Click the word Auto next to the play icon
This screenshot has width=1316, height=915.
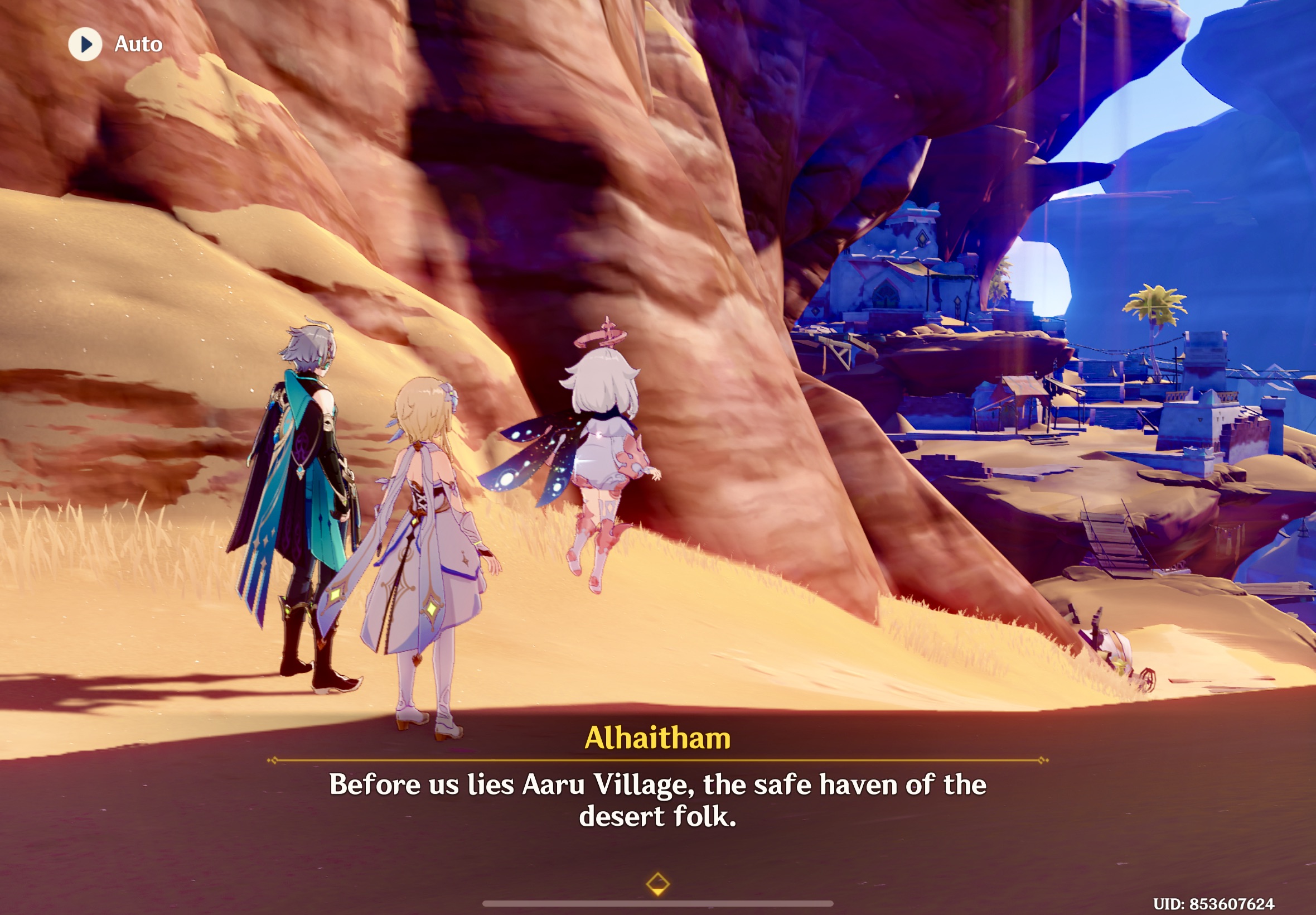[x=138, y=43]
